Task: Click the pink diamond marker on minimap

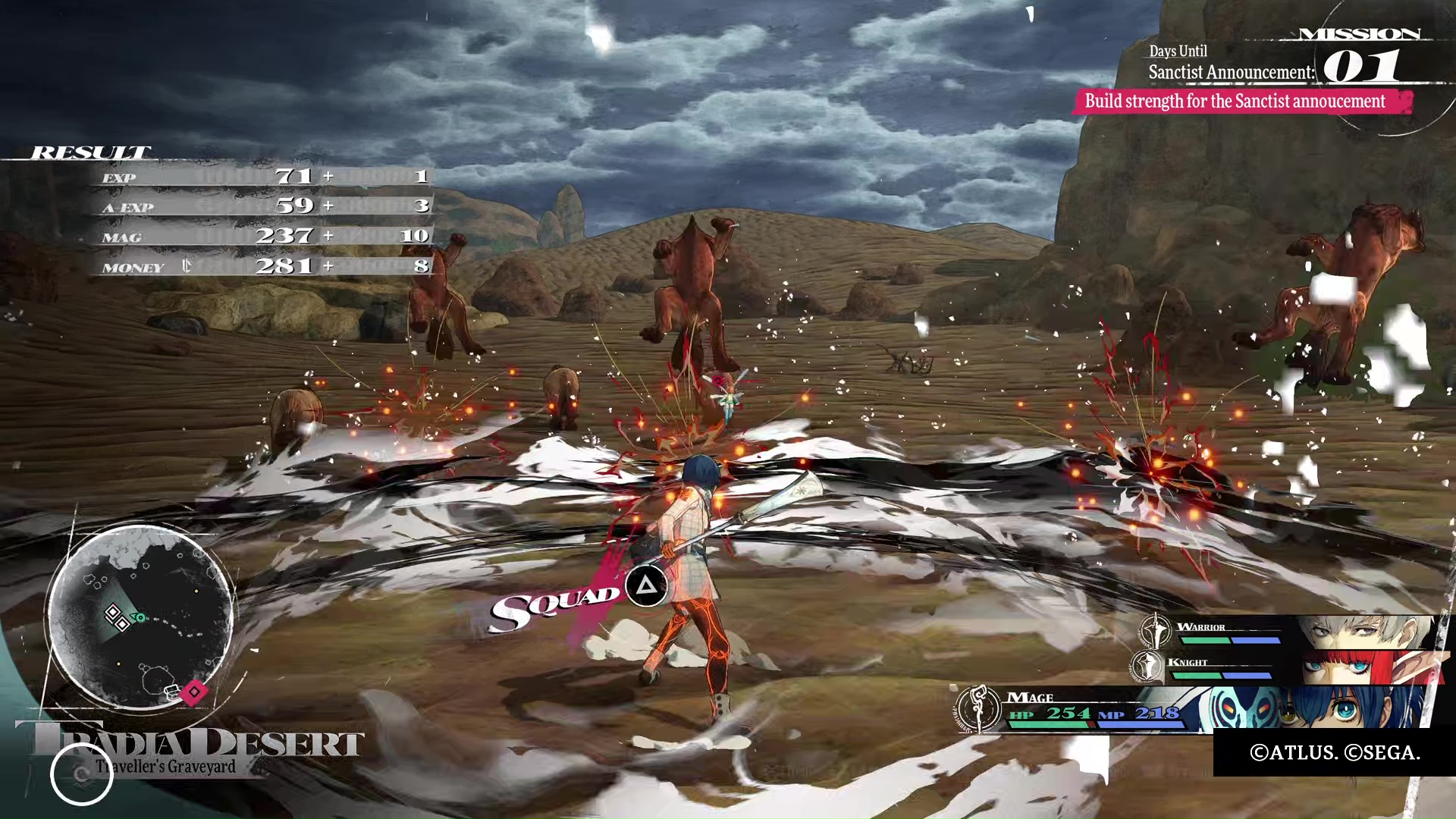Action: 194,692
